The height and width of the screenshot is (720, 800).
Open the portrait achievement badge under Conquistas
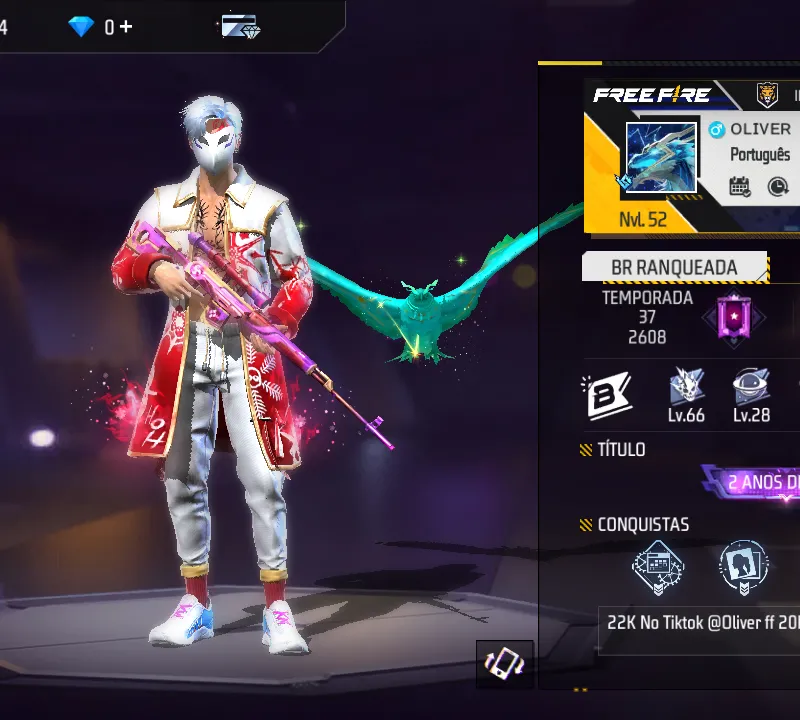tap(743, 567)
